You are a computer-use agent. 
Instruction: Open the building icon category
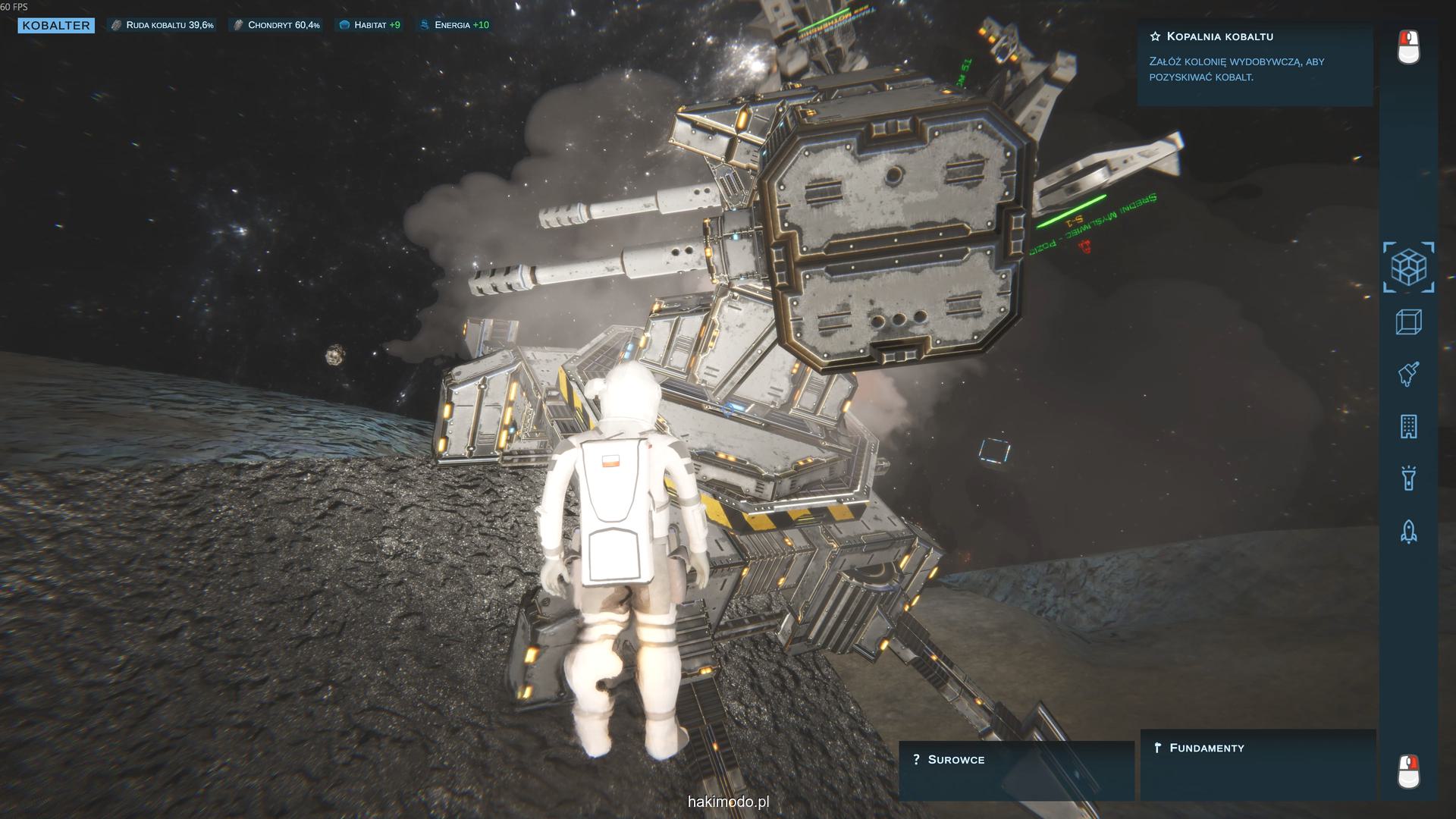(1408, 427)
